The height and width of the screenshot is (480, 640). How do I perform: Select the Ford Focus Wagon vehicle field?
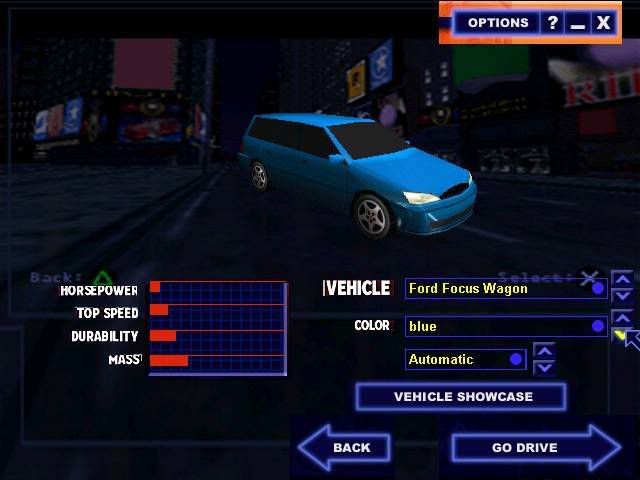(506, 289)
